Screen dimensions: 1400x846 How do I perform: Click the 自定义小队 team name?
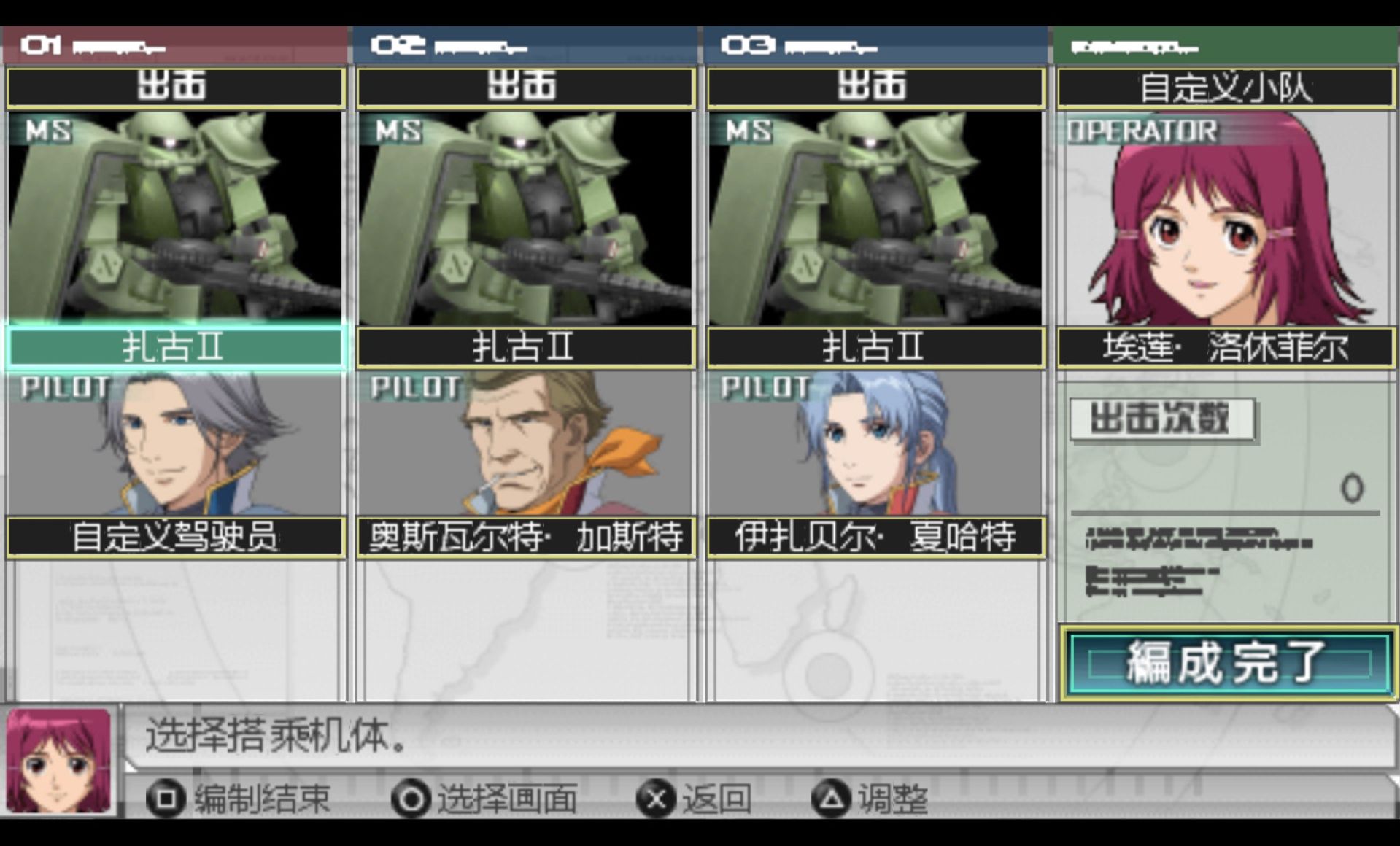pos(1226,88)
